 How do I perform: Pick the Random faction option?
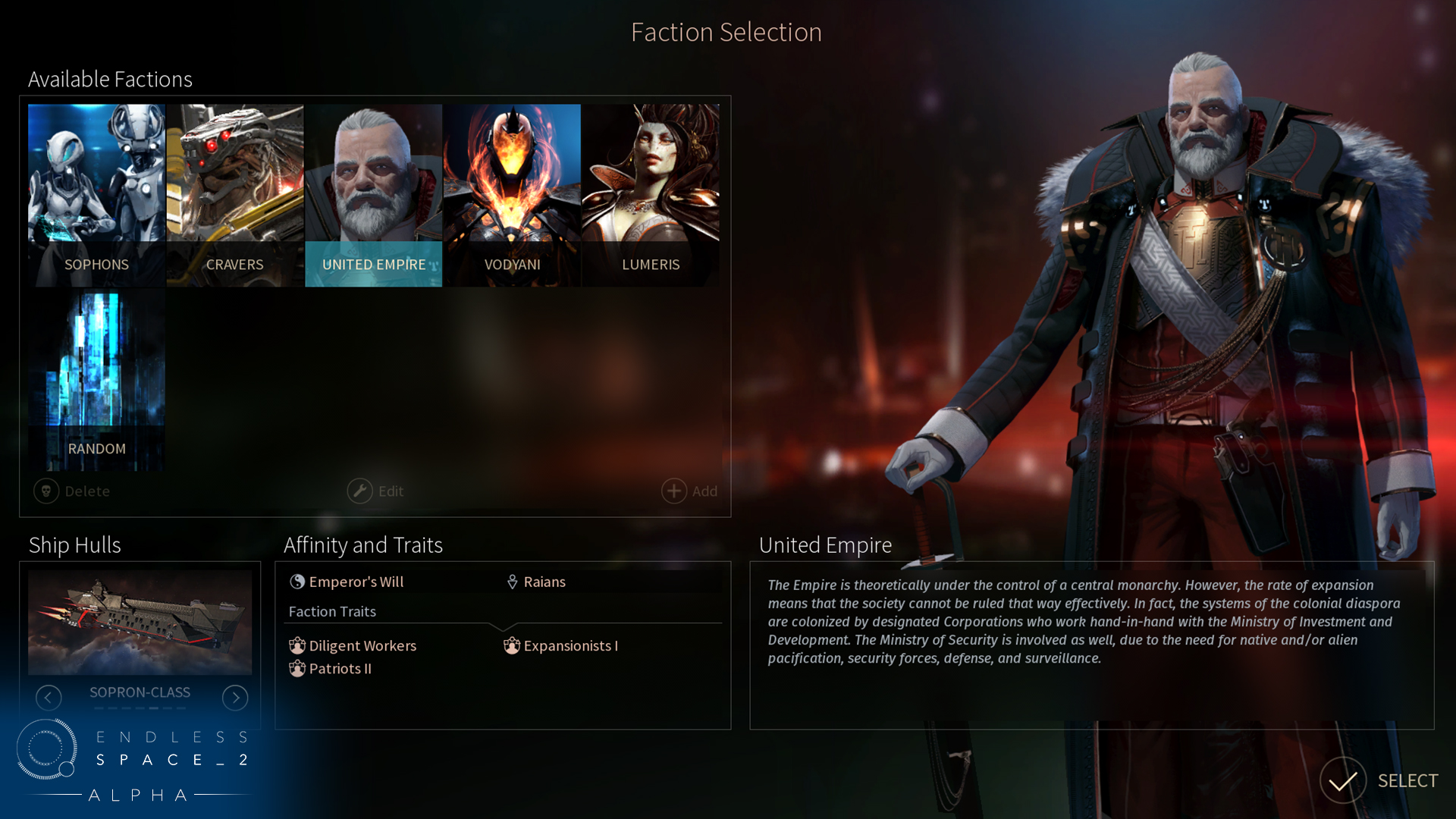click(96, 379)
